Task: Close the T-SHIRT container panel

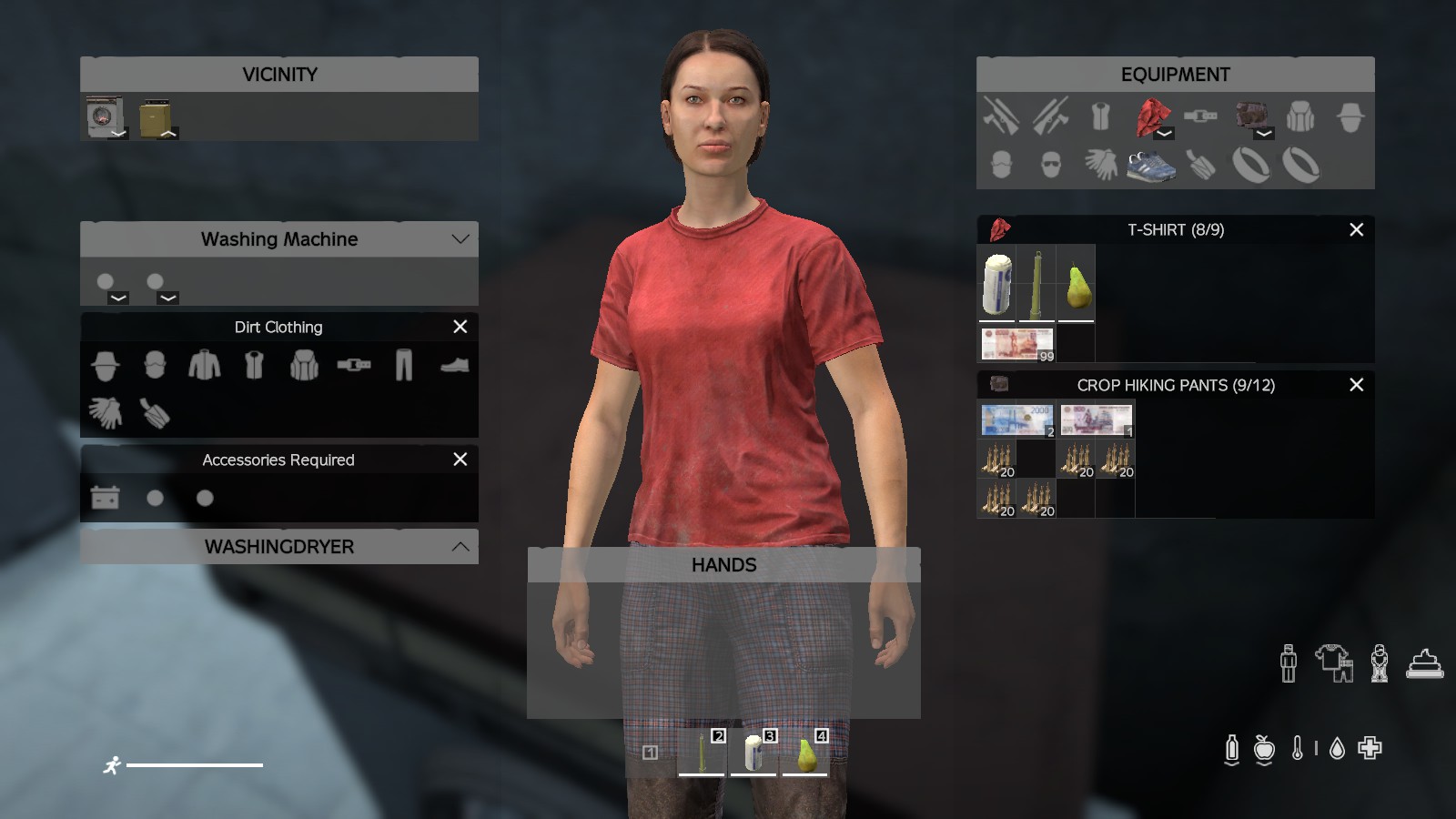Action: [x=1356, y=230]
